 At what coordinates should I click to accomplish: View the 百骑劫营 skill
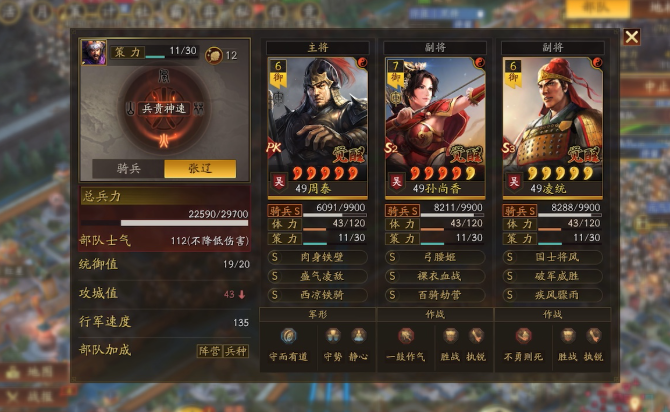436,294
